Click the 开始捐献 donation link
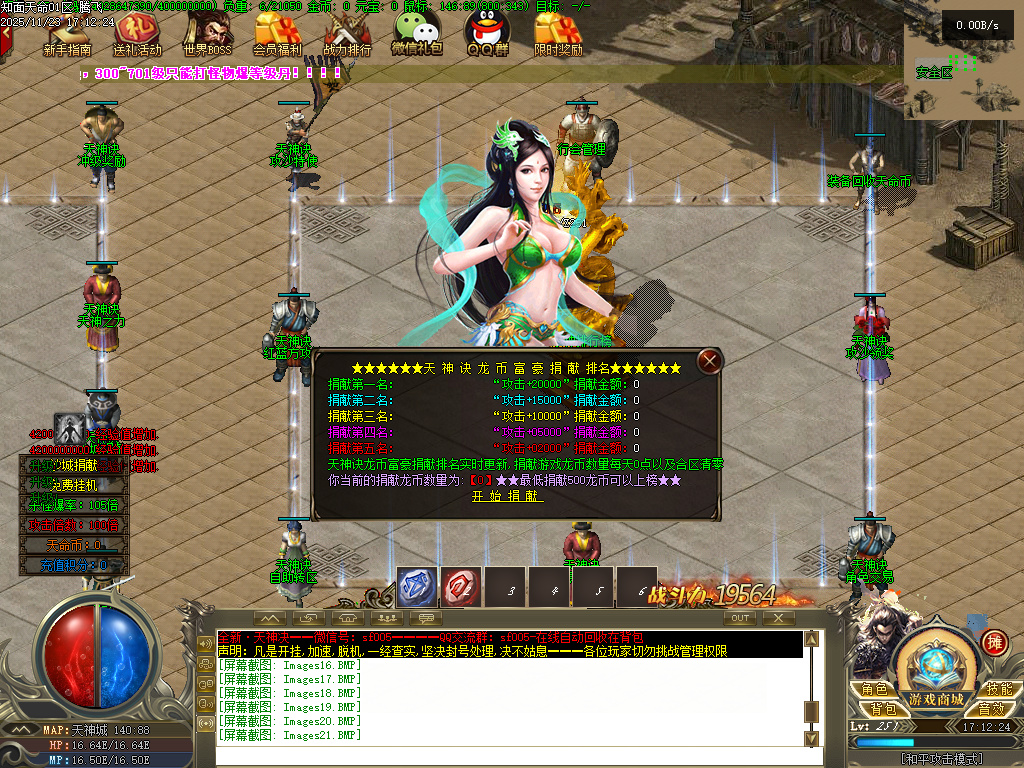 pos(507,496)
